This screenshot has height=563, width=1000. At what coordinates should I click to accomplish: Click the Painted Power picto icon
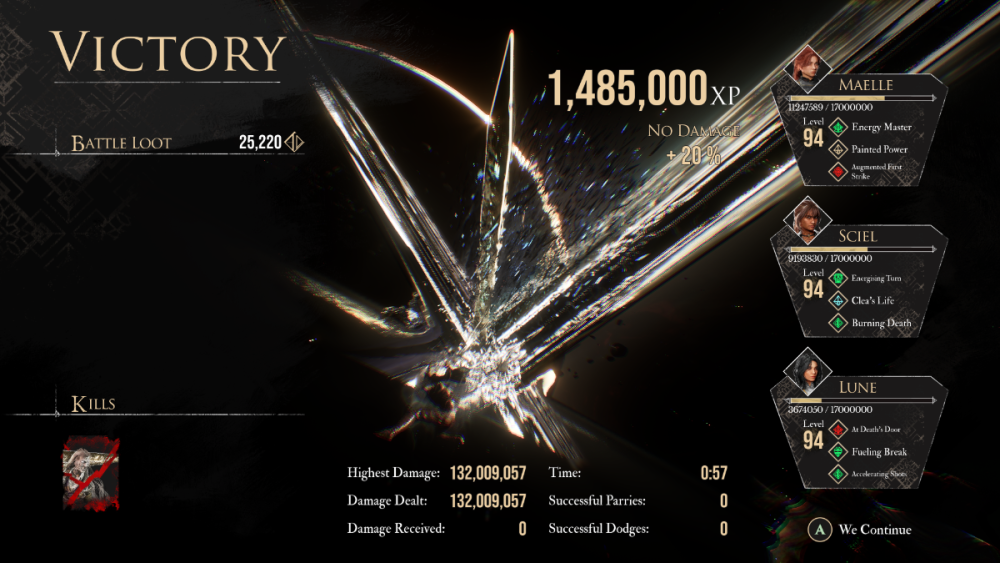point(838,149)
